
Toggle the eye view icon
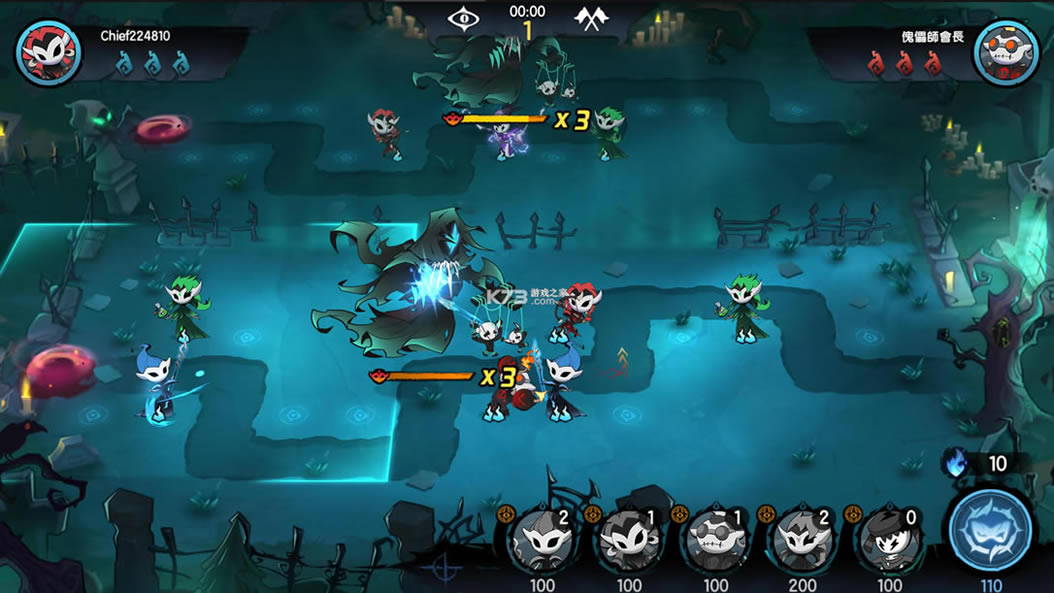point(463,17)
